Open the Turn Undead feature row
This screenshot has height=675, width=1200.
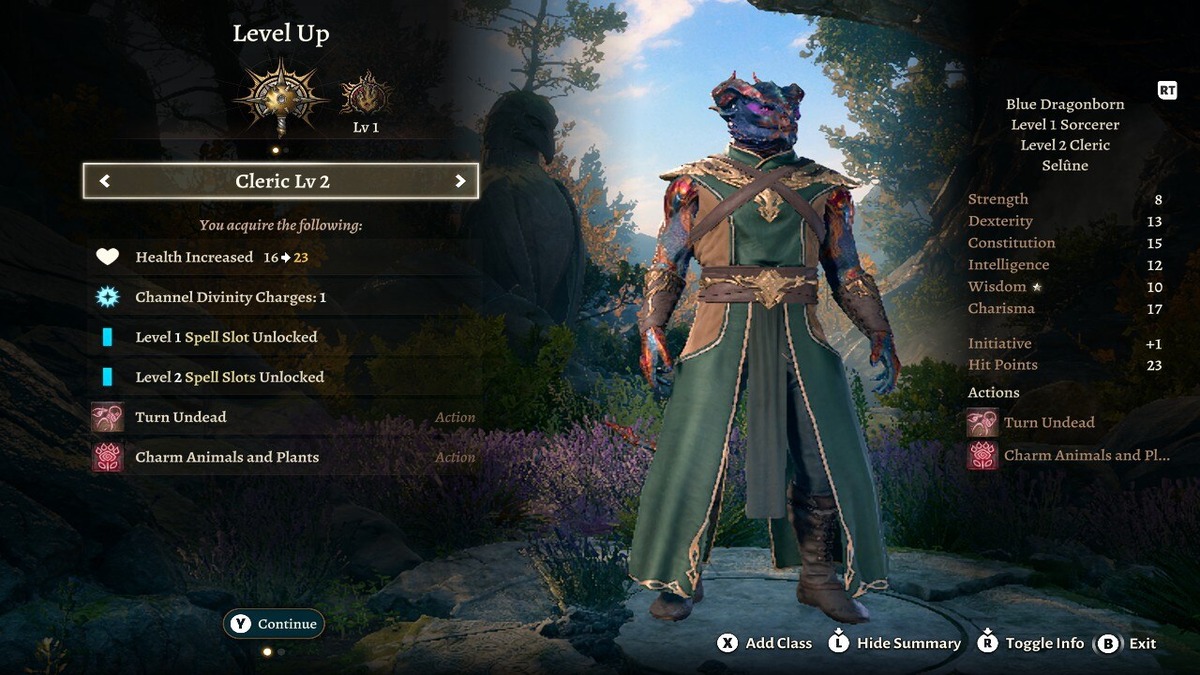(x=281, y=417)
